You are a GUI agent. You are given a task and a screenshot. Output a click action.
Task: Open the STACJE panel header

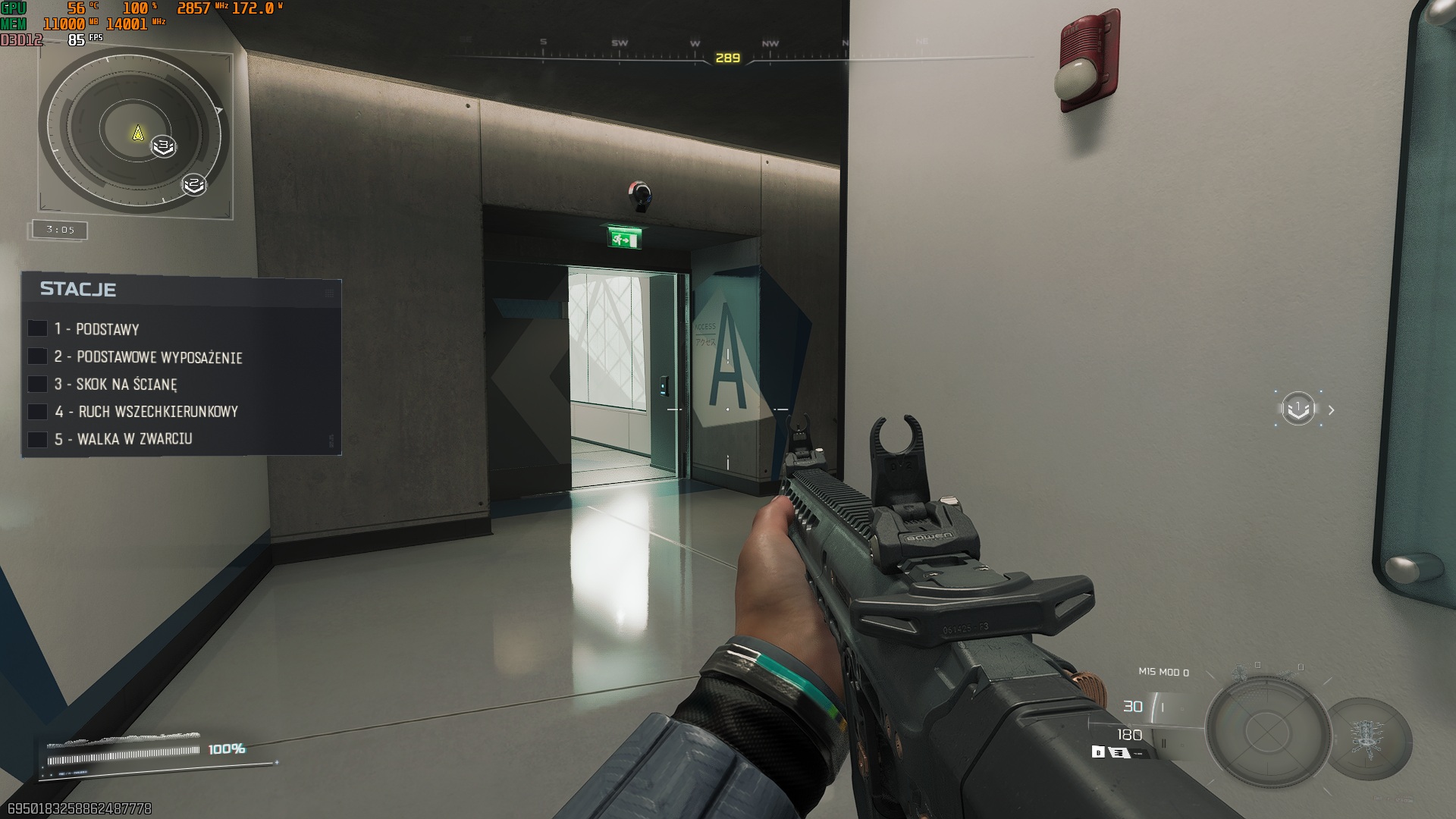[x=78, y=289]
